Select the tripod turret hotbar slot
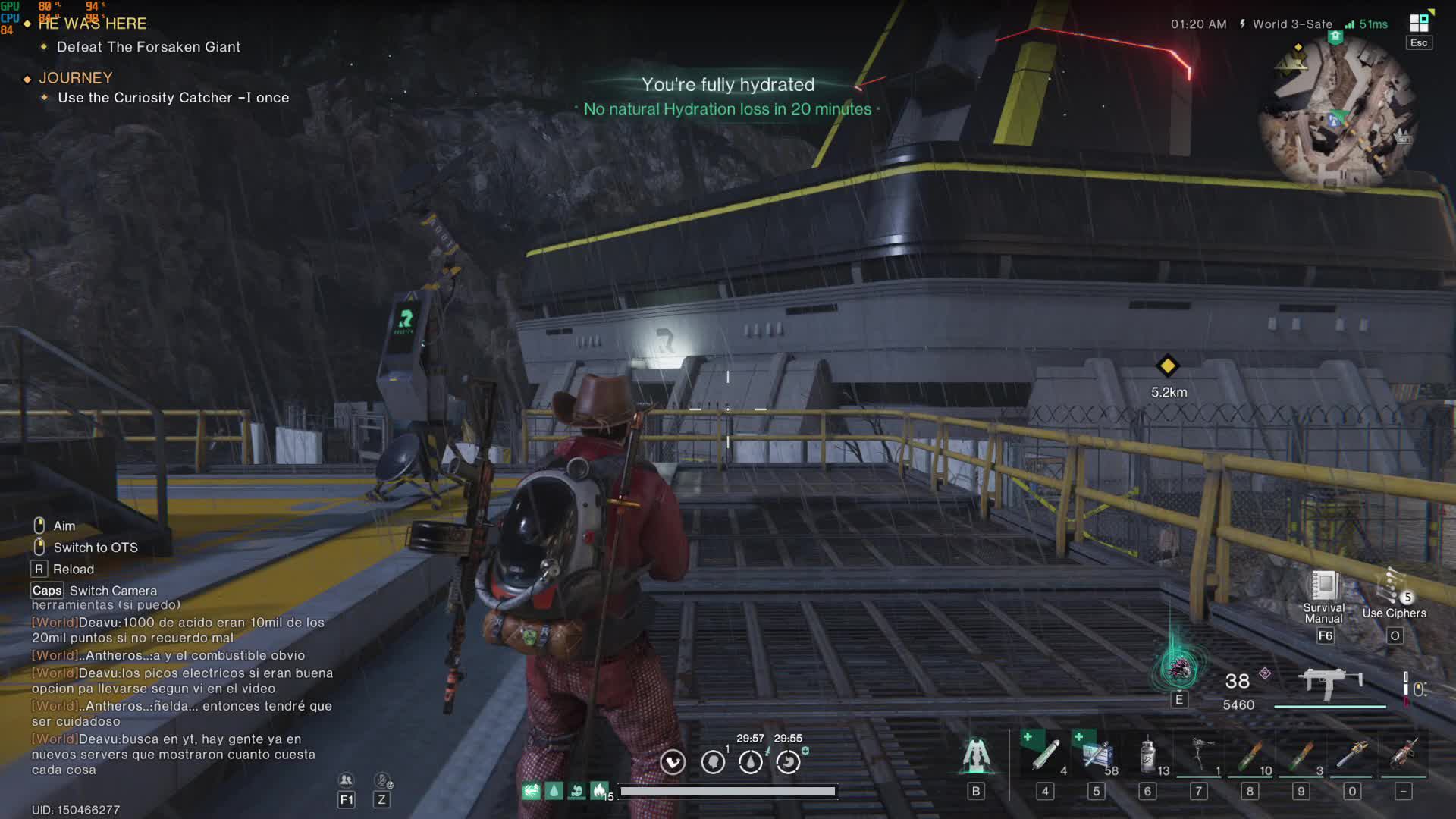1456x819 pixels. [x=1199, y=755]
